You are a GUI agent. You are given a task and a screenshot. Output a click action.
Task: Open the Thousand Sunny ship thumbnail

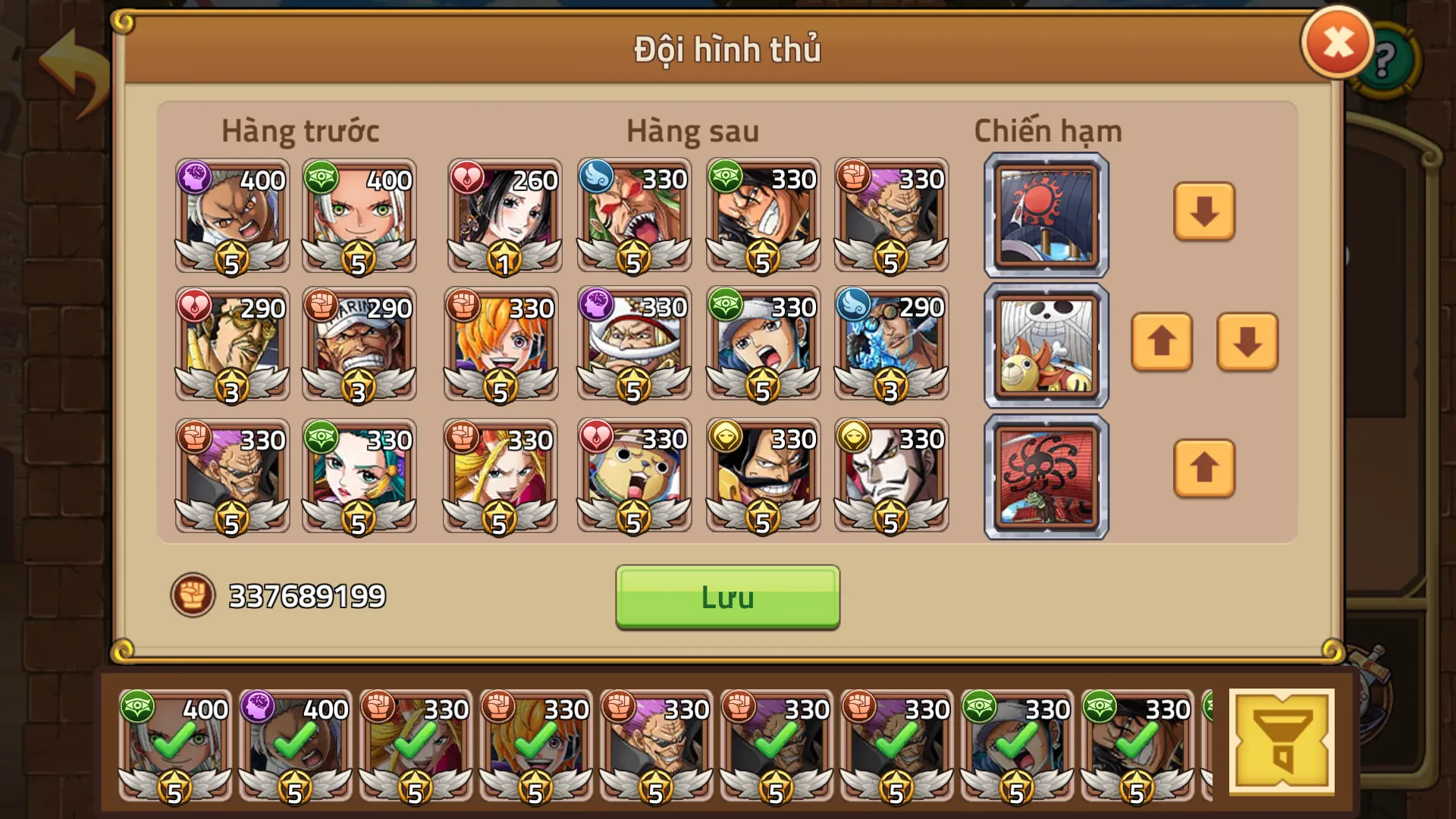1045,345
